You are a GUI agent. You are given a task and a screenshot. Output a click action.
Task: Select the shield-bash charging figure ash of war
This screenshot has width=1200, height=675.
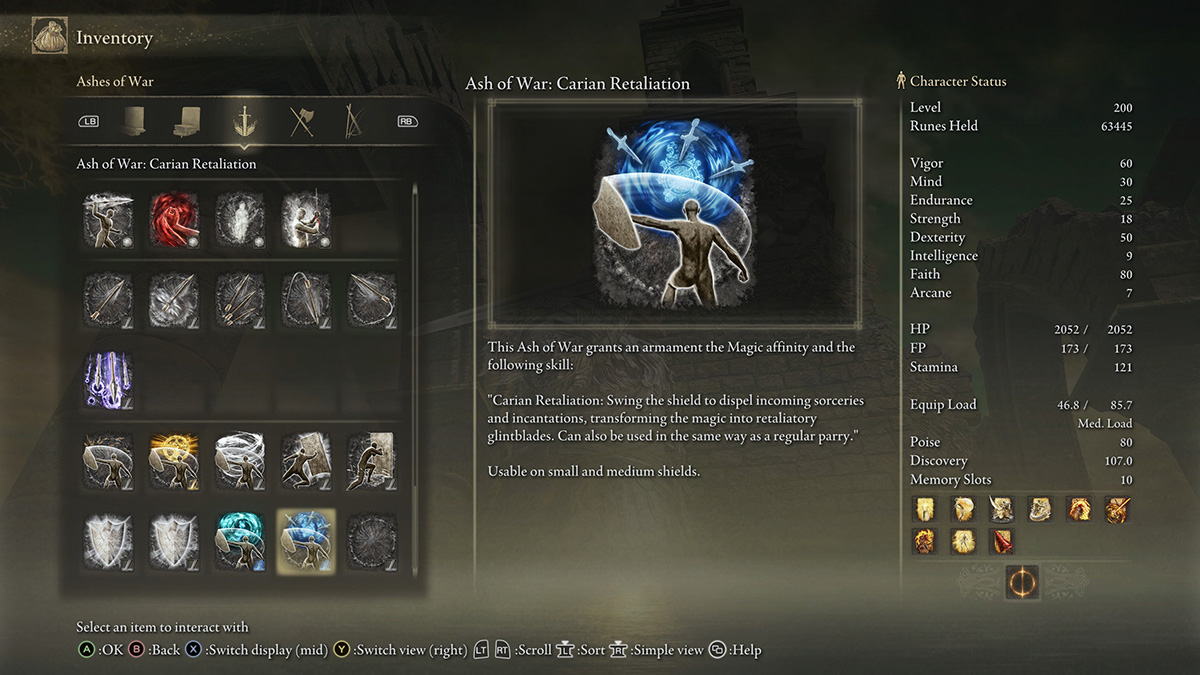306,461
